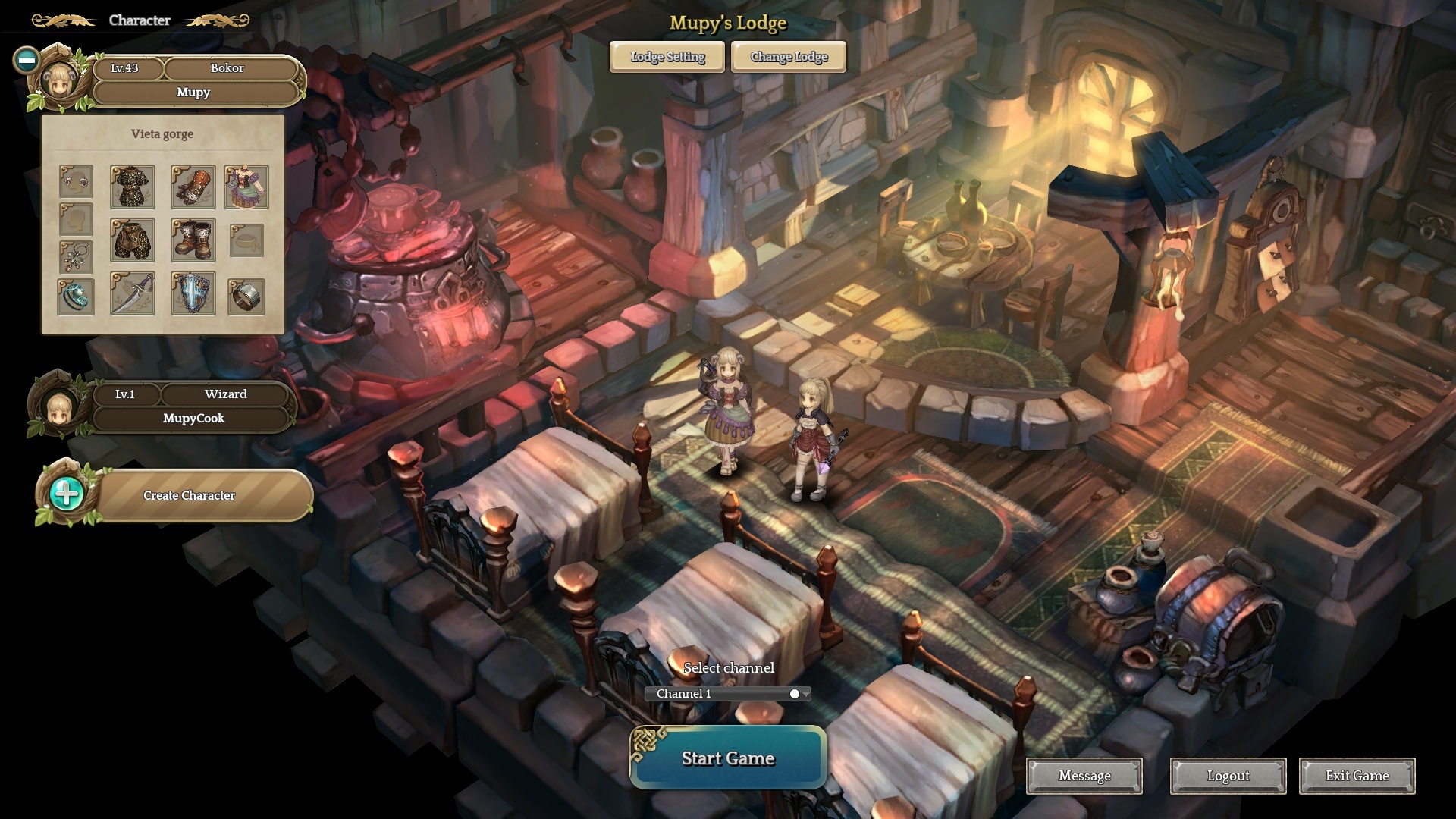
Task: Open the Channel 1 dropdown
Action: (728, 694)
